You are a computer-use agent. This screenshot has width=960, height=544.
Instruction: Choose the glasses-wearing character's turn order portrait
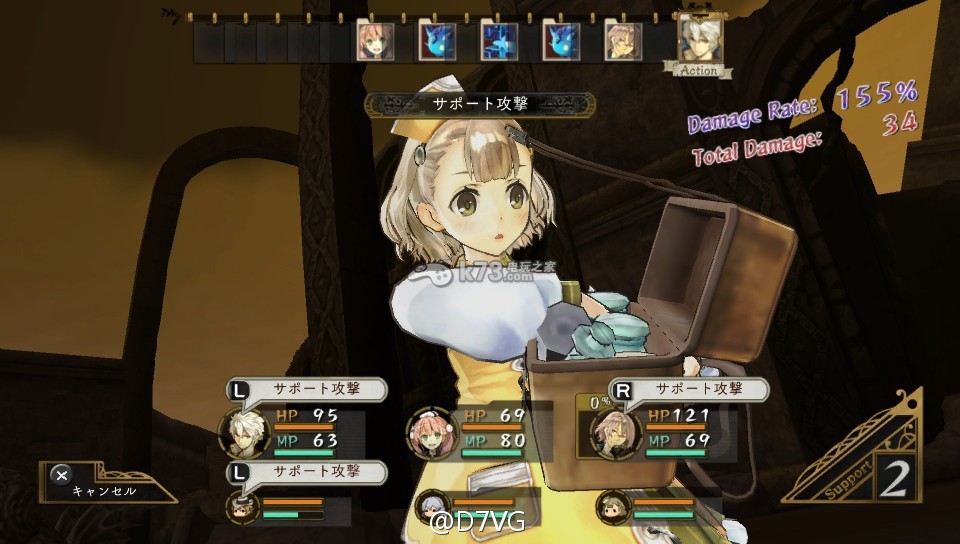(623, 42)
